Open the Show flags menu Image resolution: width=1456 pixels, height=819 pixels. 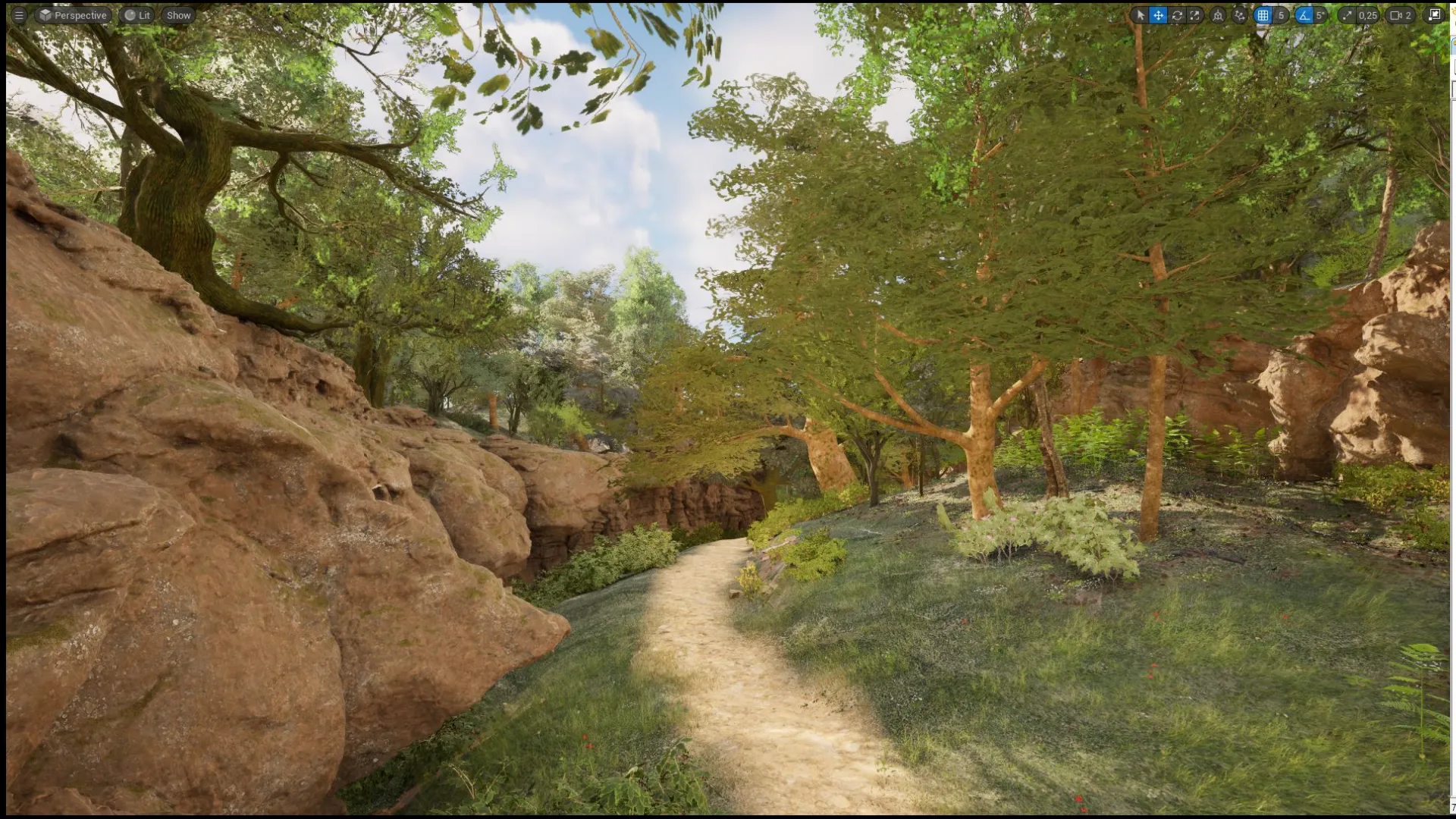tap(179, 15)
